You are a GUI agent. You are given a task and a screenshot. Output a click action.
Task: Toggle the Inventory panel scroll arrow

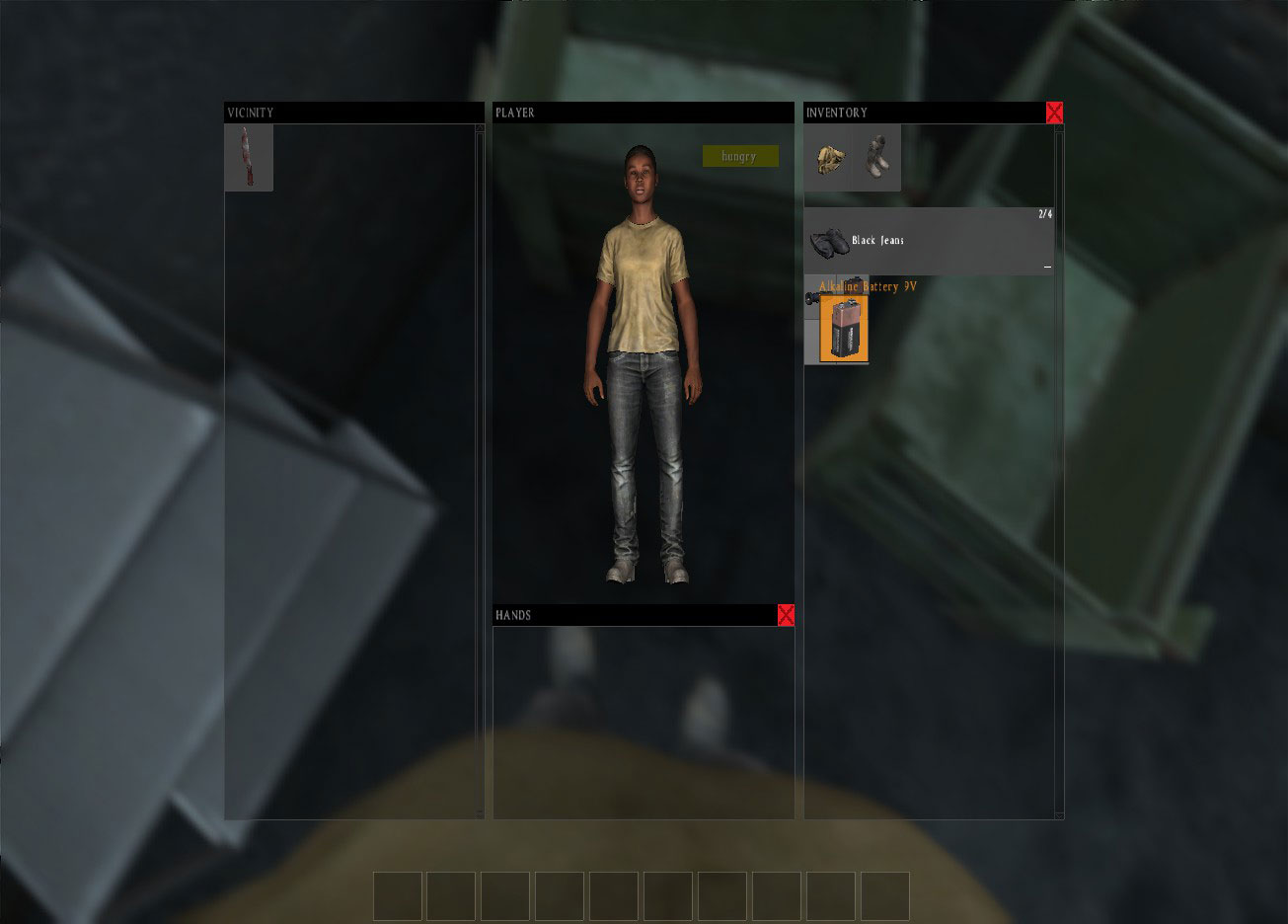1058,128
